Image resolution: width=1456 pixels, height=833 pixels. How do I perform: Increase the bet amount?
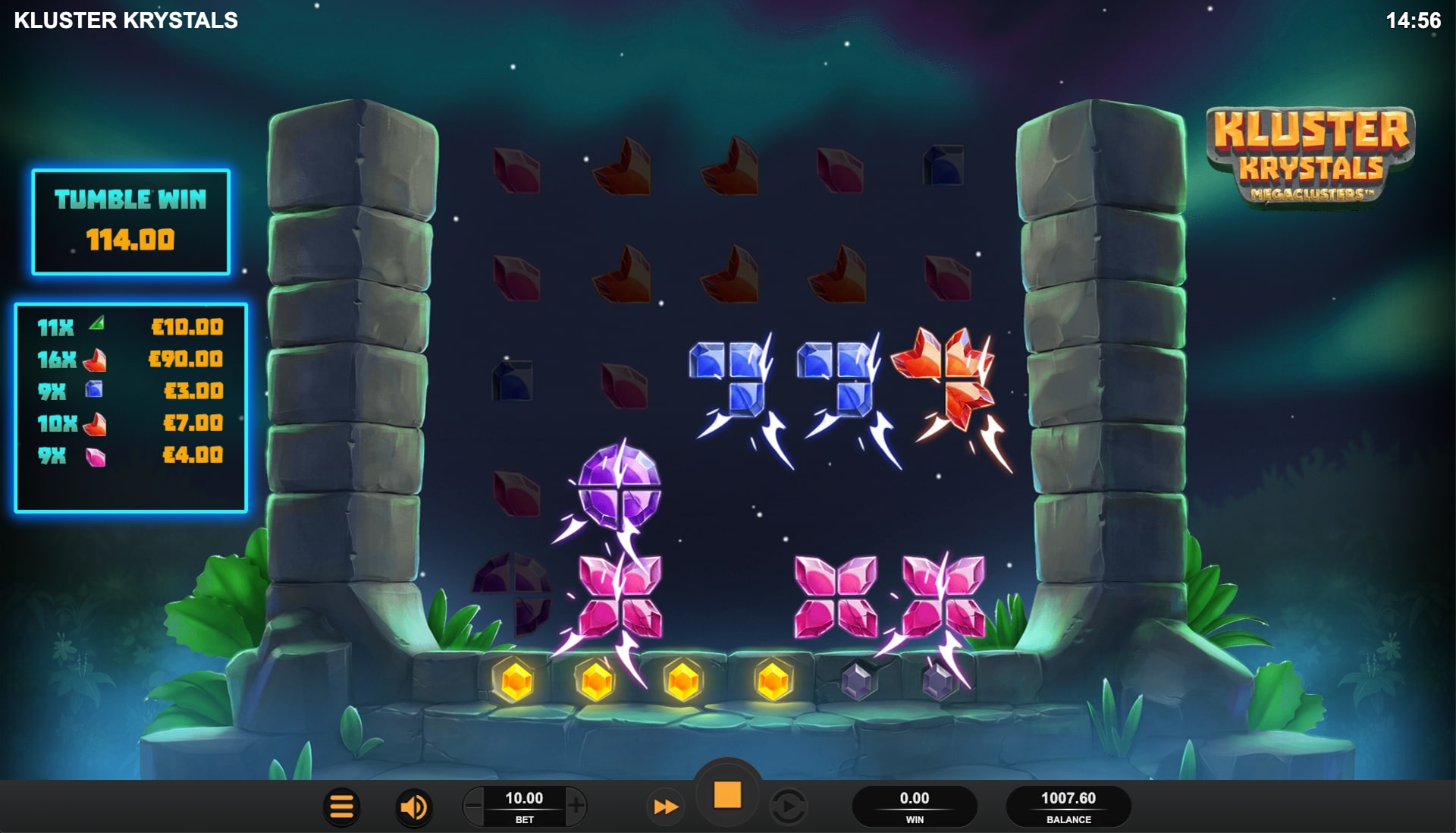point(576,806)
